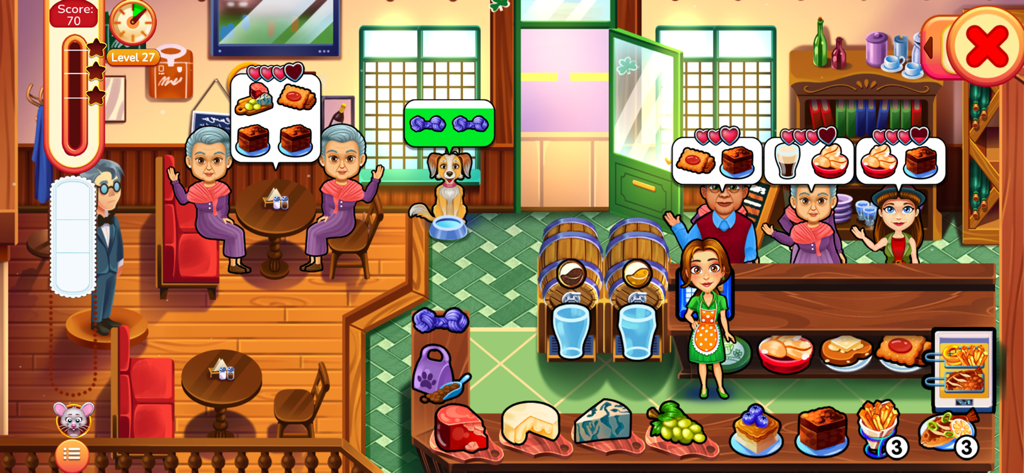The image size is (1024, 473).
Task: Close the level with the red X button
Action: [985, 45]
